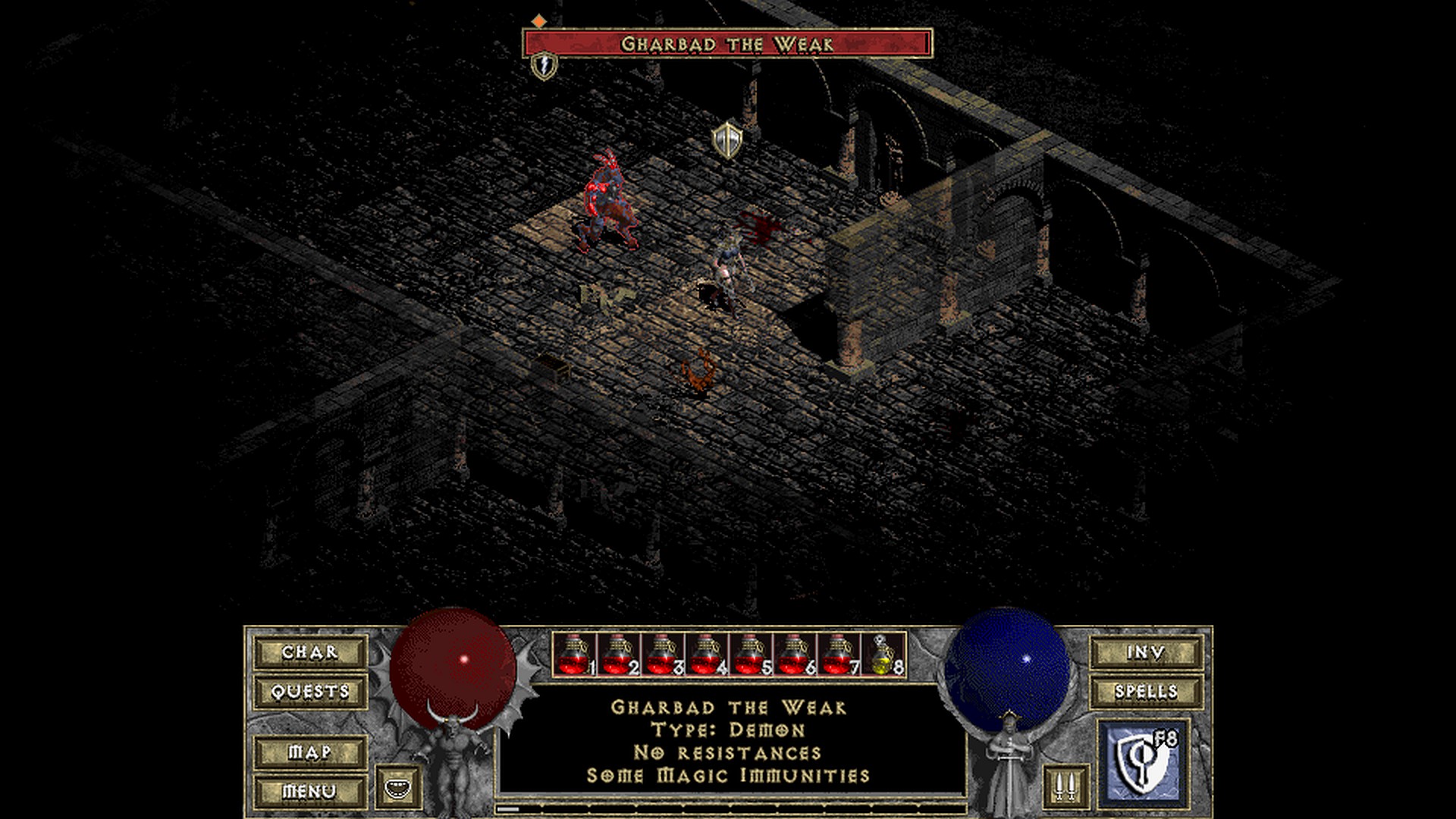Screen dimensions: 1456x819
Task: Use the yellow potion in belt slot 8
Action: click(x=883, y=654)
